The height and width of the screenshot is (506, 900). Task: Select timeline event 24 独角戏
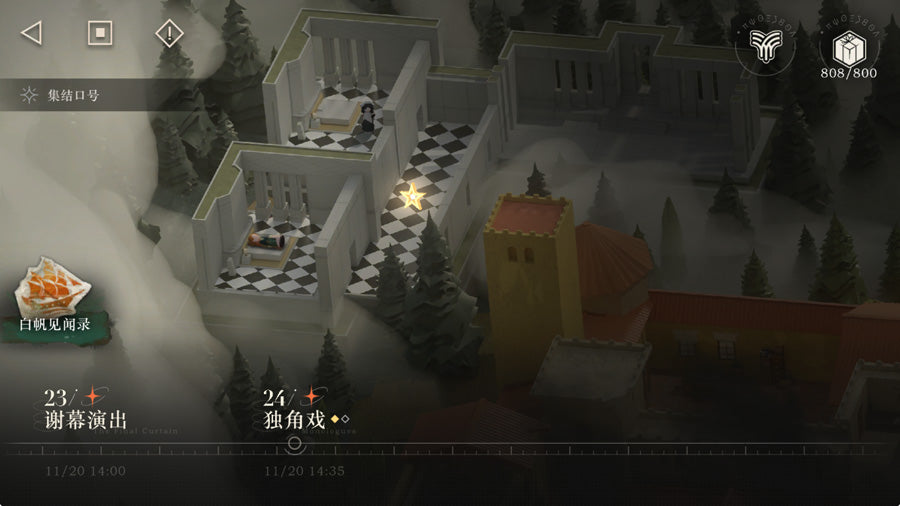pyautogui.click(x=297, y=411)
